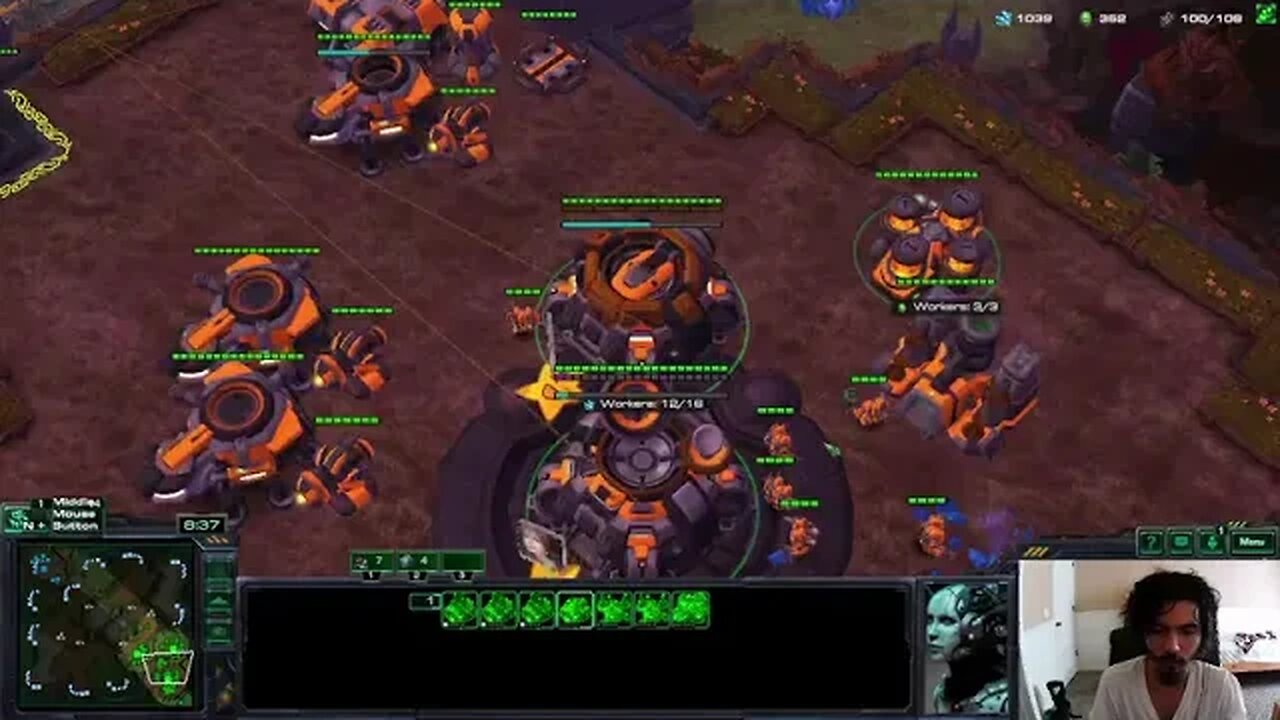Click the minimap

pyautogui.click(x=106, y=620)
